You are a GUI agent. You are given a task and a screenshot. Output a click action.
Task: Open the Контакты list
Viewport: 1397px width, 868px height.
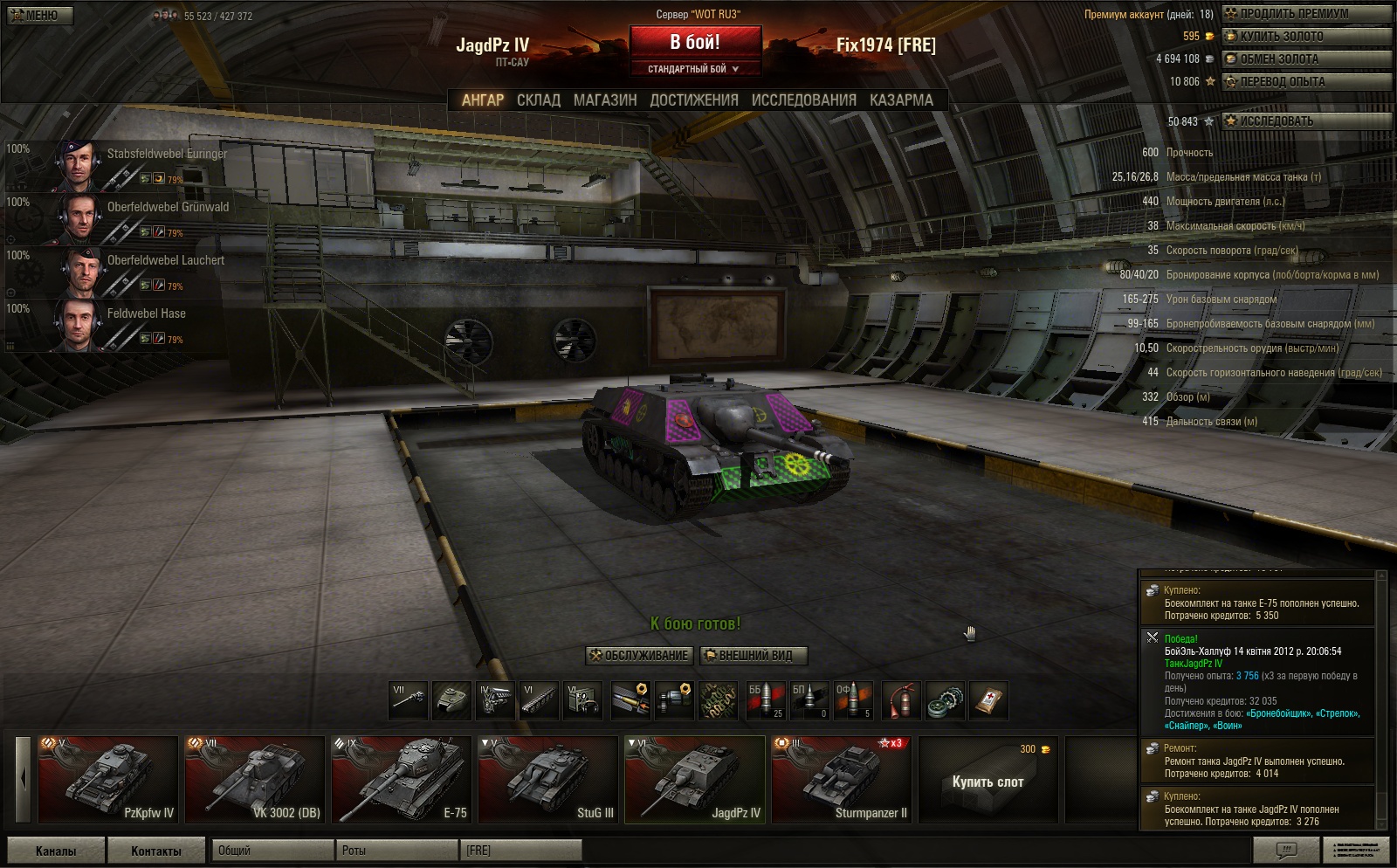(156, 851)
